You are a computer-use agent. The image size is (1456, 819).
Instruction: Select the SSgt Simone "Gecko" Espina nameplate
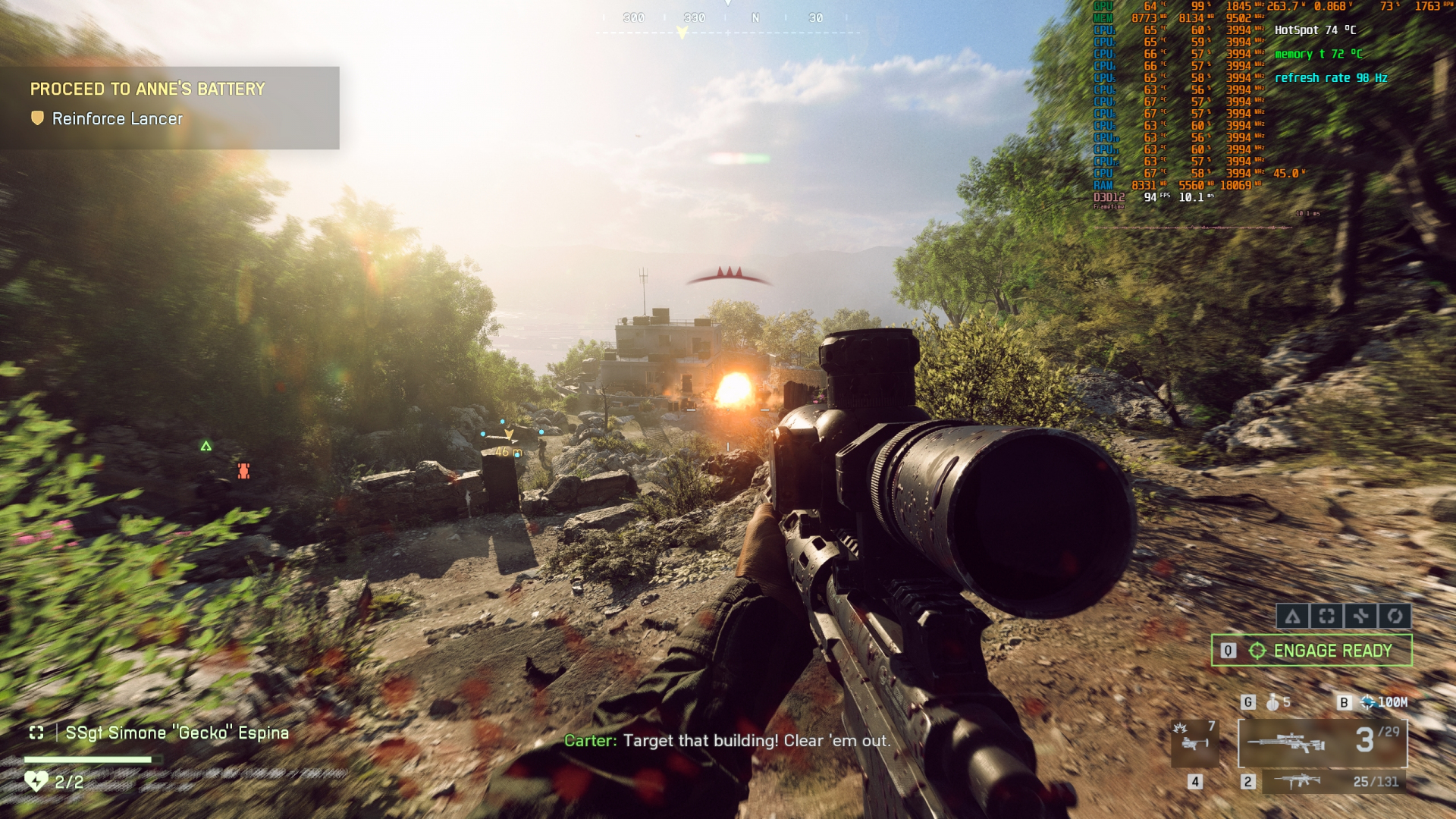pos(177,733)
